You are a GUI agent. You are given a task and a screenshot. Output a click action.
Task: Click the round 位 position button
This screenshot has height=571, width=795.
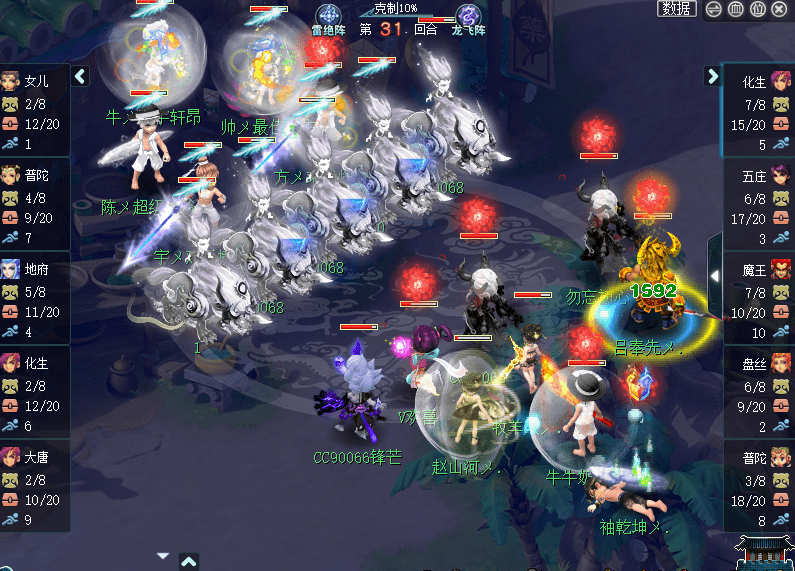758,9
